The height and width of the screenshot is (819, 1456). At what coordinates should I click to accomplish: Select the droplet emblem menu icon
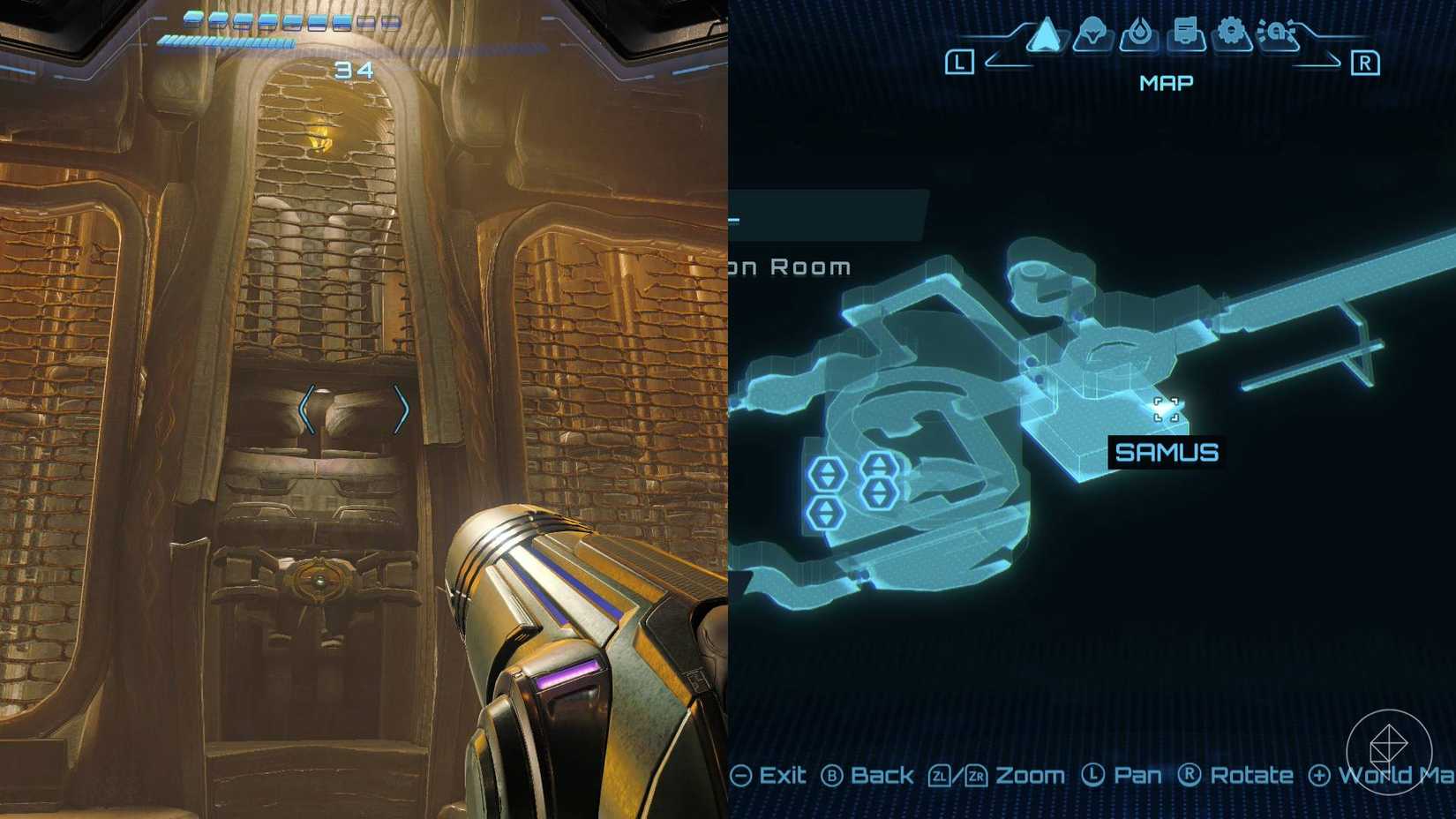[x=1141, y=34]
